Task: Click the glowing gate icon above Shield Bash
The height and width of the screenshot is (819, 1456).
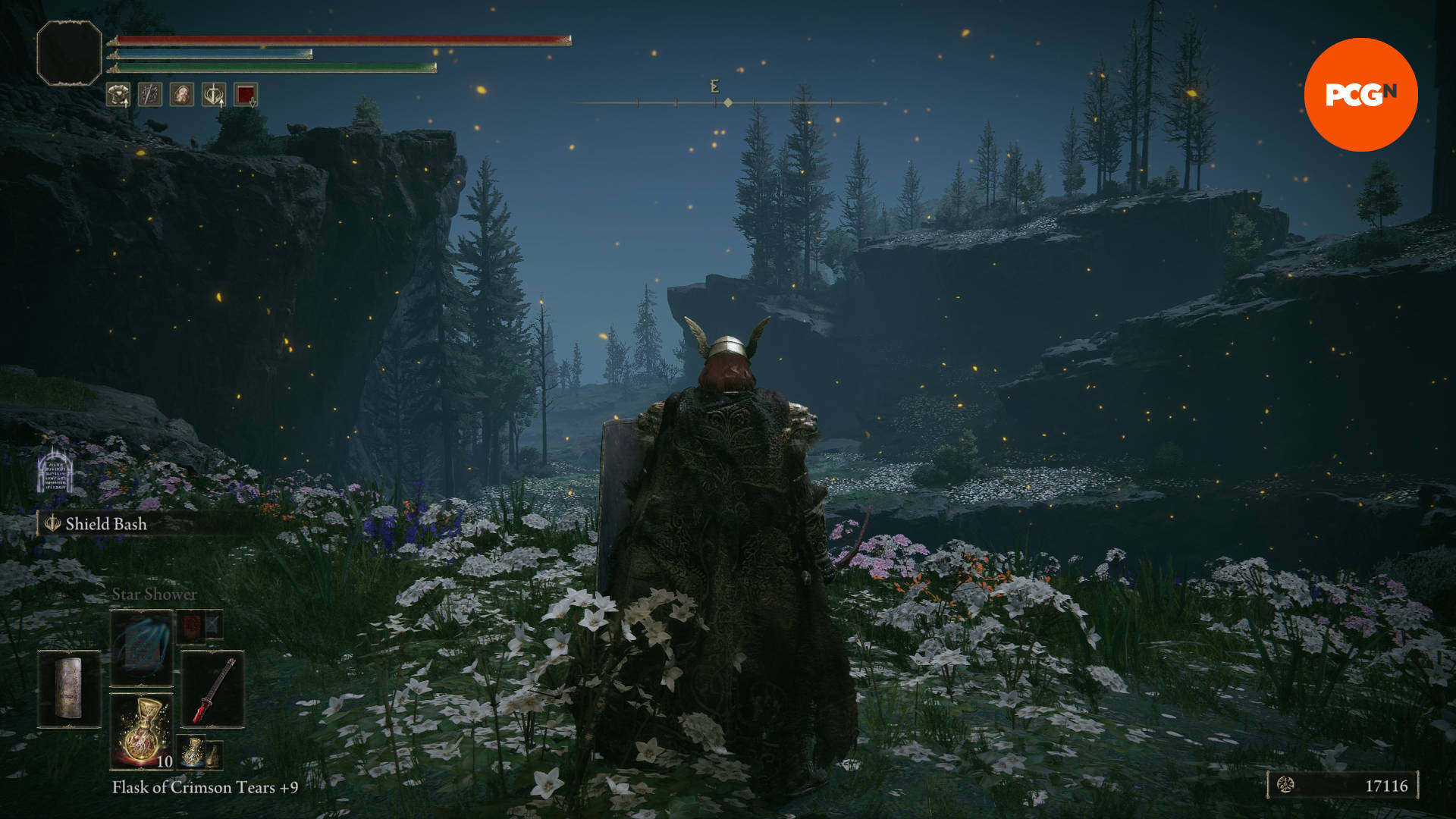Action: 55,471
